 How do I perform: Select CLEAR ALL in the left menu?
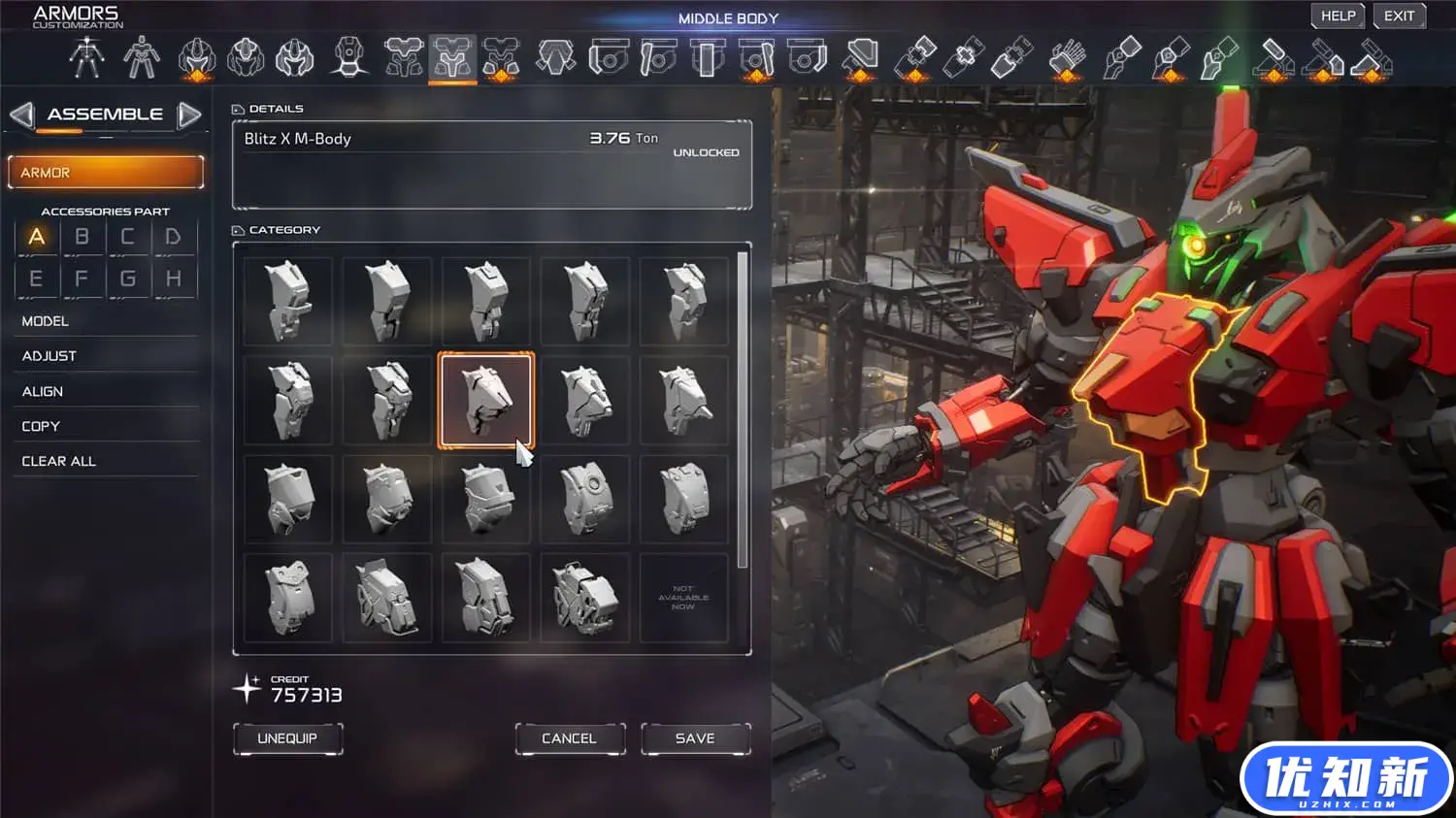point(59,461)
